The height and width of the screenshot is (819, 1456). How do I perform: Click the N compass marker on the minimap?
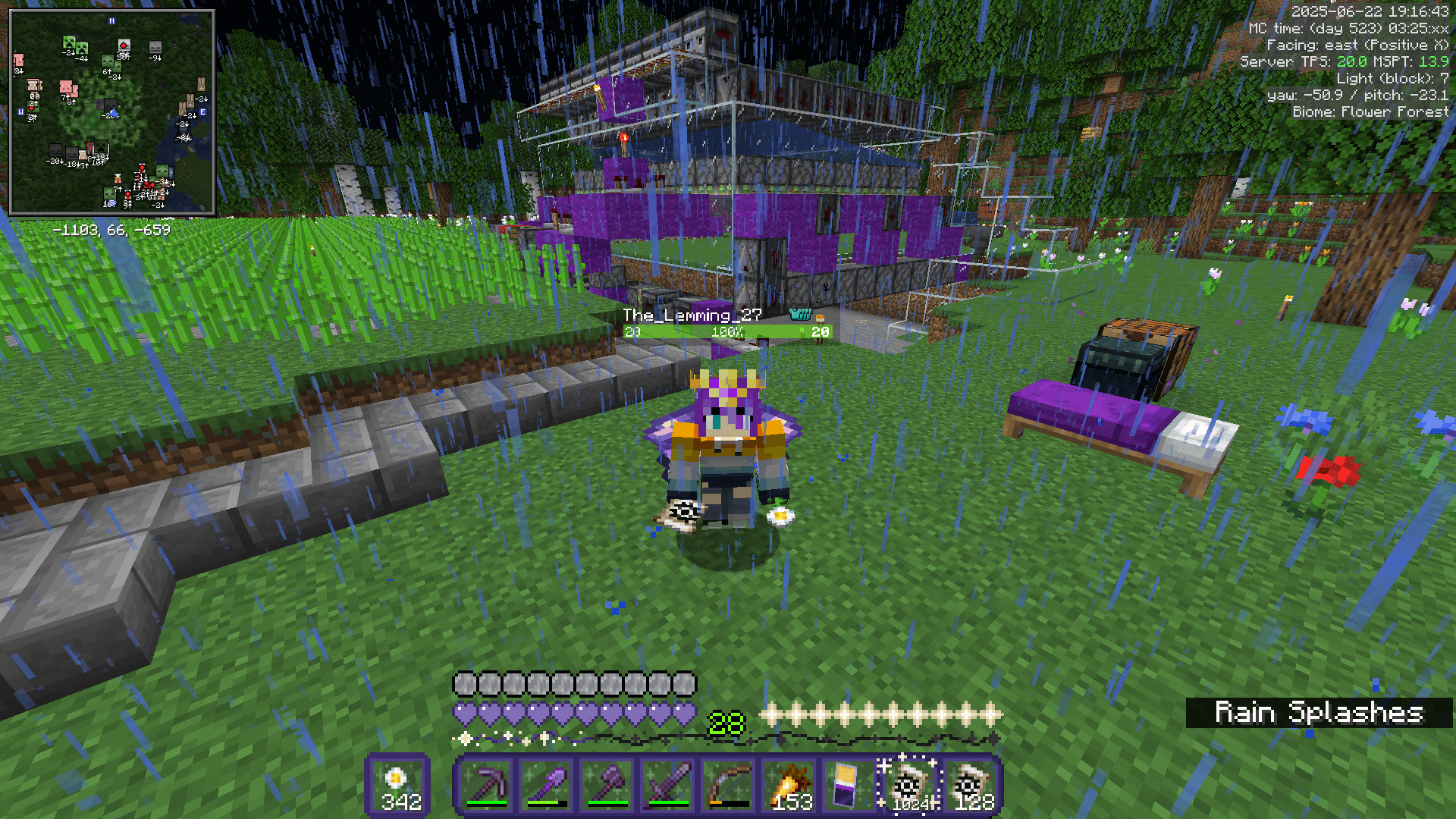coord(111,20)
